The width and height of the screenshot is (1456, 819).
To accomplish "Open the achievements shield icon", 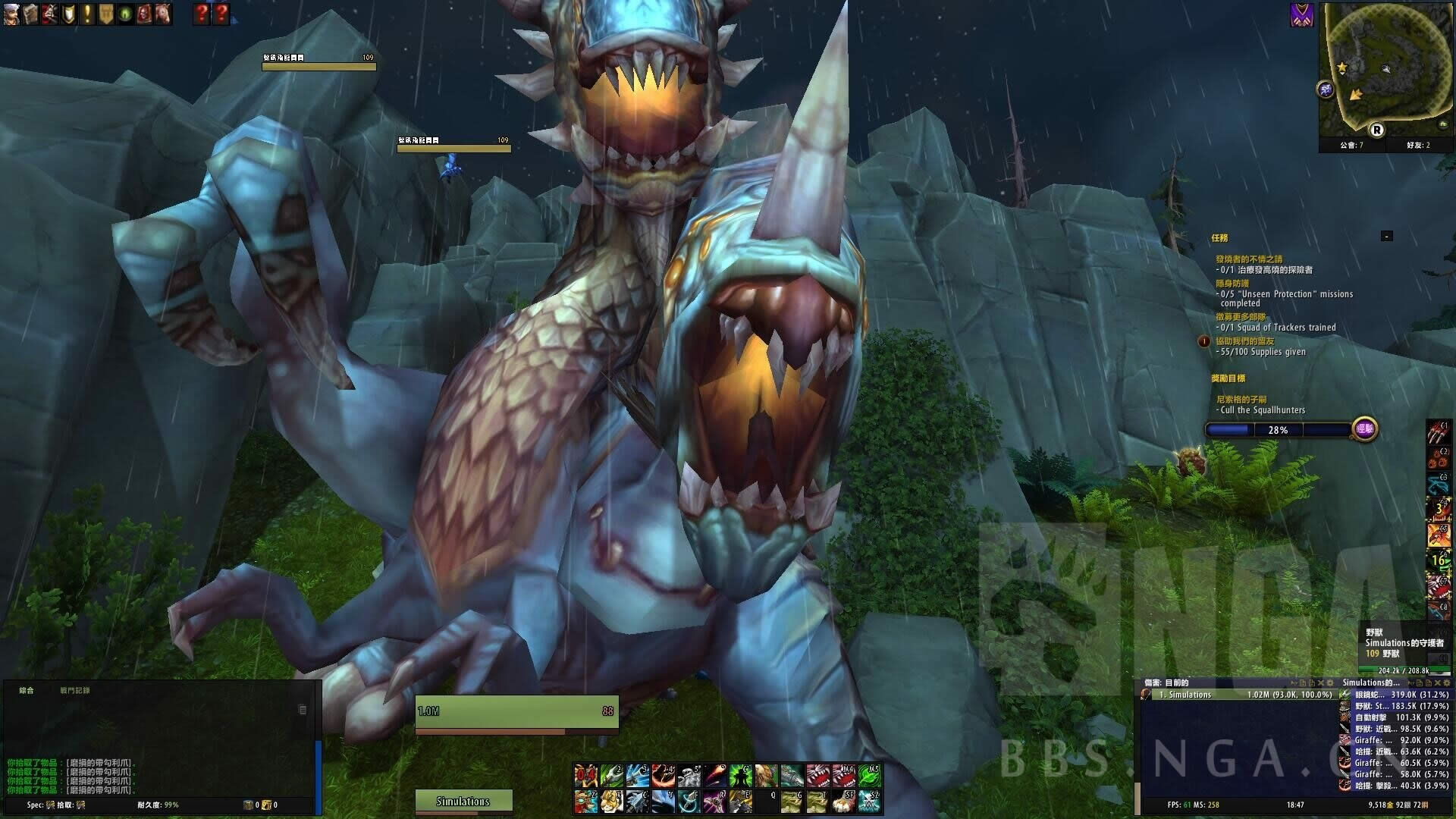I will click(68, 13).
